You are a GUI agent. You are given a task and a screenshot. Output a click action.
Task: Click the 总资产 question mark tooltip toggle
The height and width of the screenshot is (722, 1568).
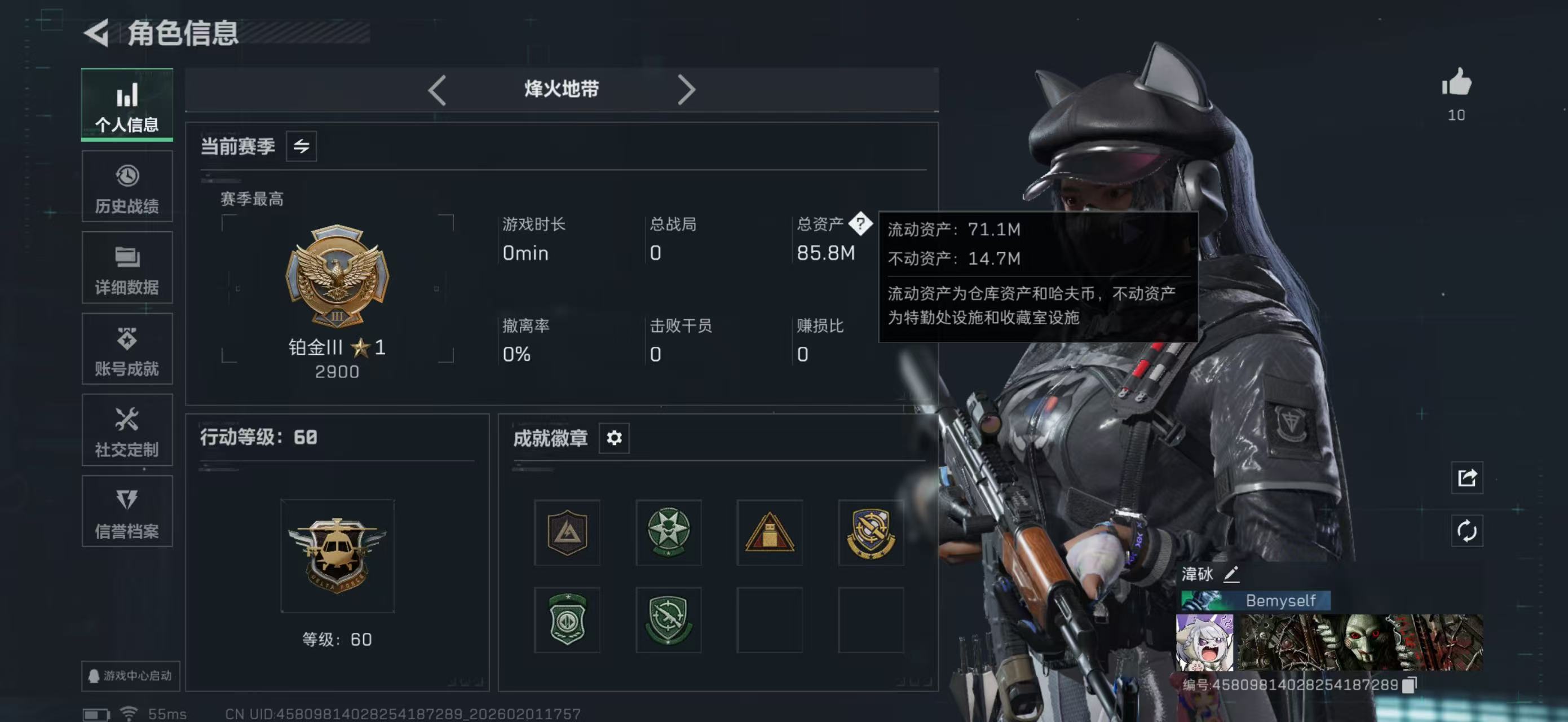tap(861, 224)
